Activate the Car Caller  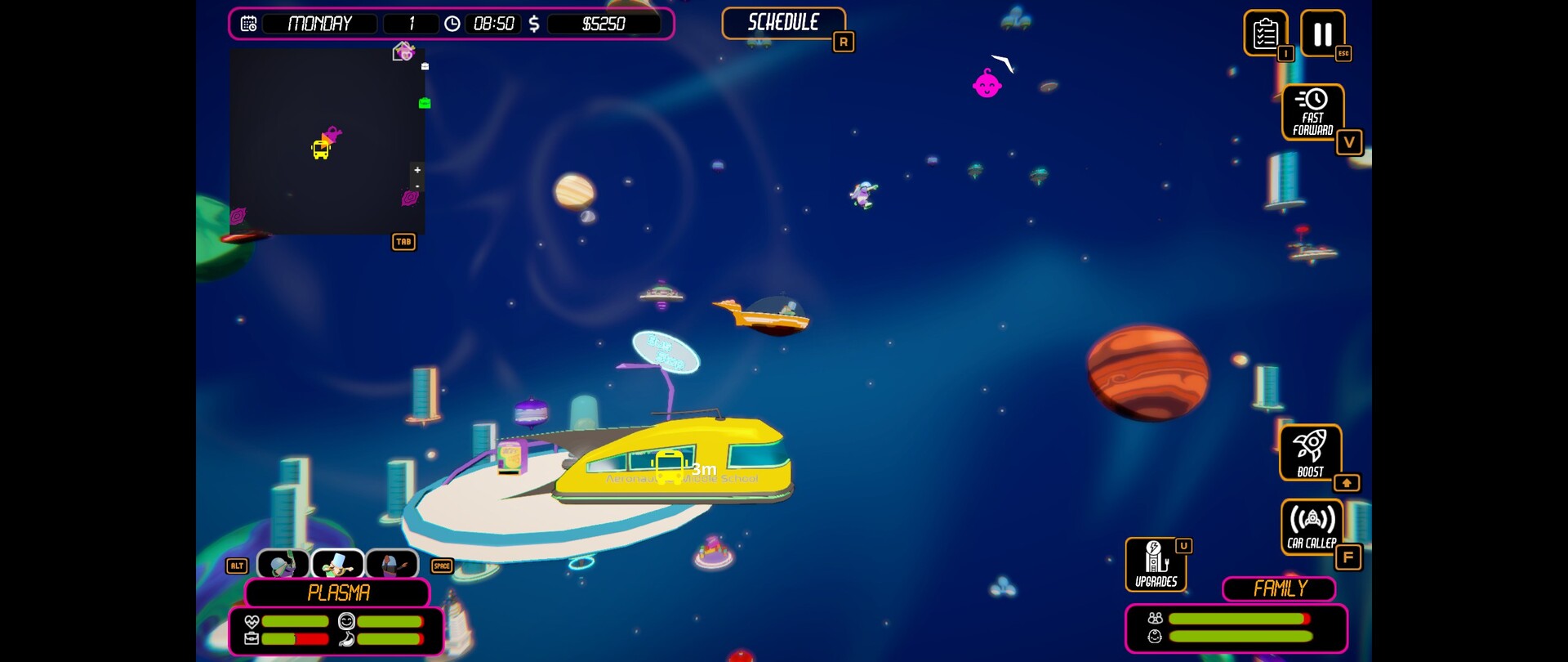click(1312, 526)
